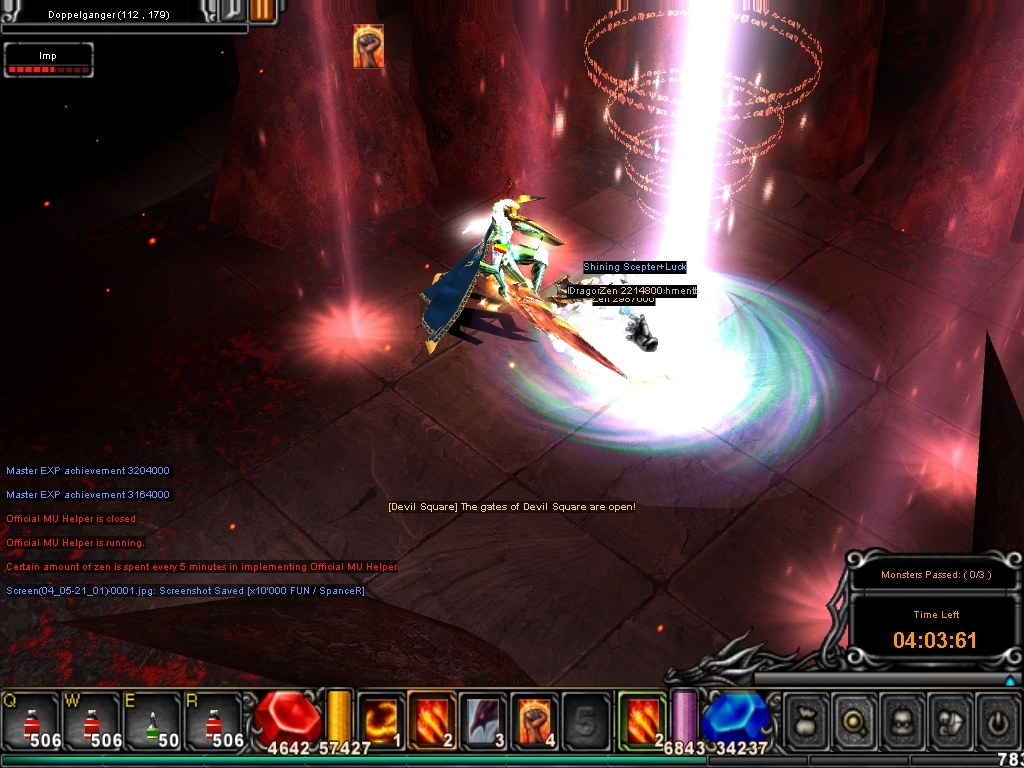Open the magnifying glass menu button
1024x768 pixels.
(x=856, y=721)
